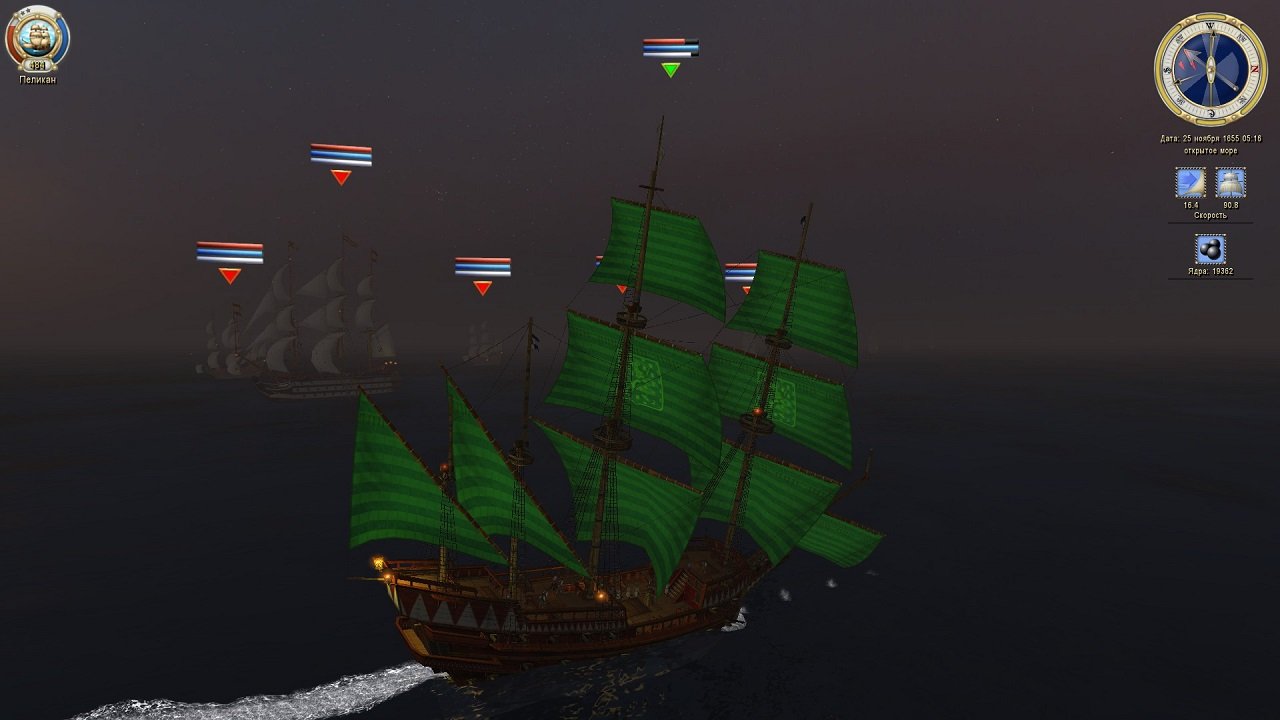Click the ship speed icon
The width and height of the screenshot is (1280, 720).
[1230, 183]
